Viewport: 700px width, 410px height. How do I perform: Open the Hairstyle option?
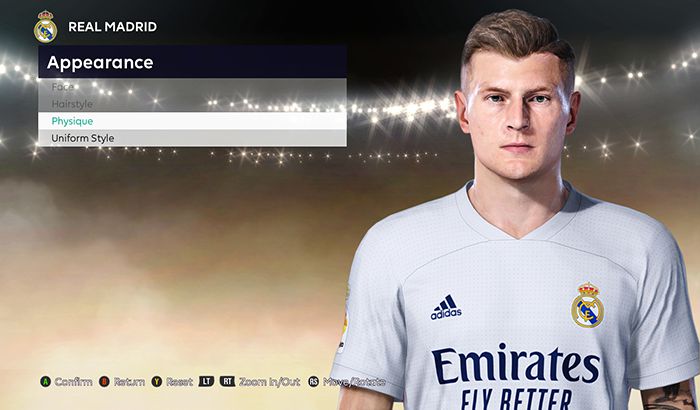point(72,104)
